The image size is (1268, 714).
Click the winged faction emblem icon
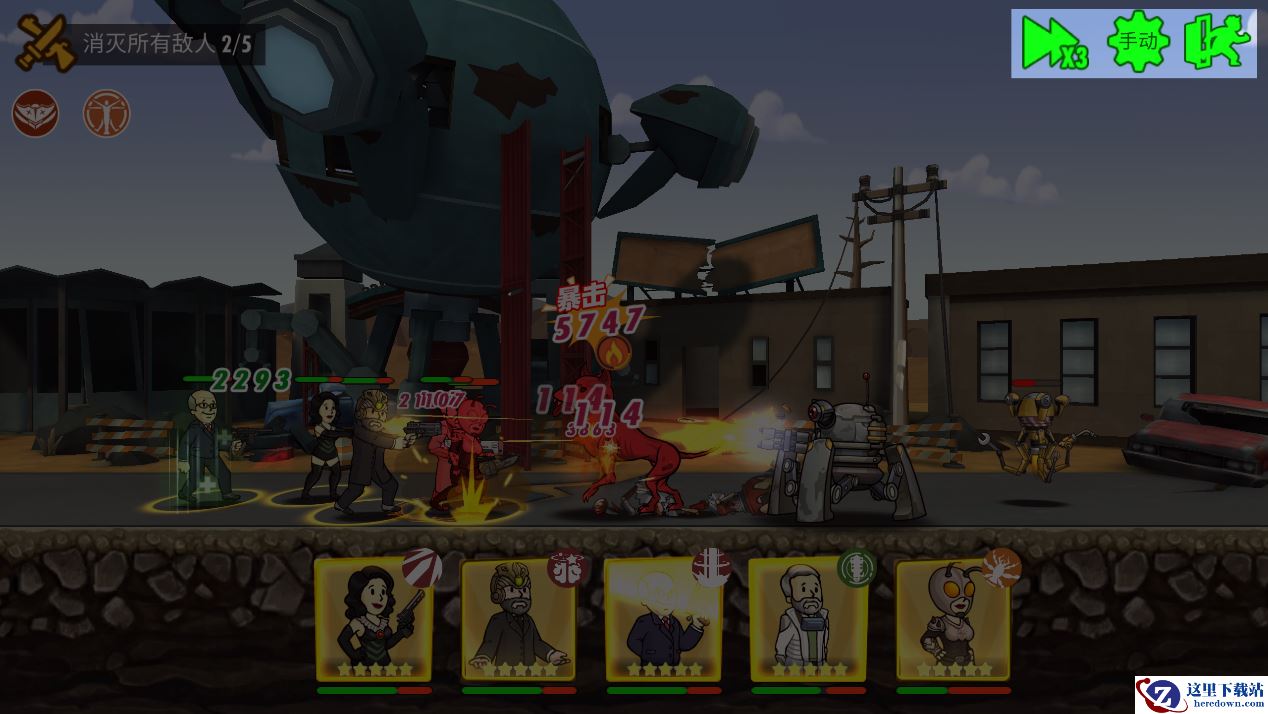35,114
